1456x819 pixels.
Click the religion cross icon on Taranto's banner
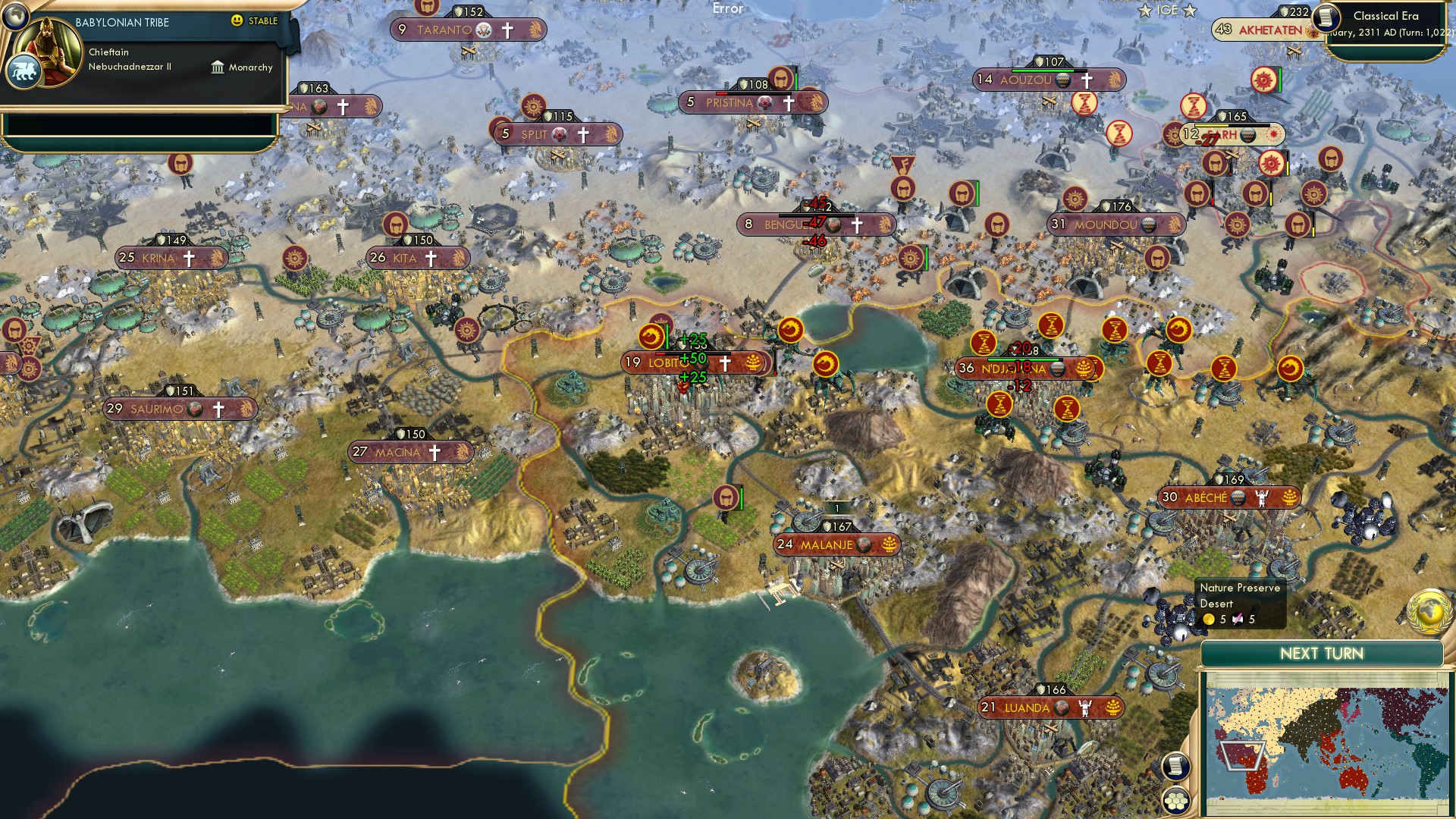pos(507,30)
